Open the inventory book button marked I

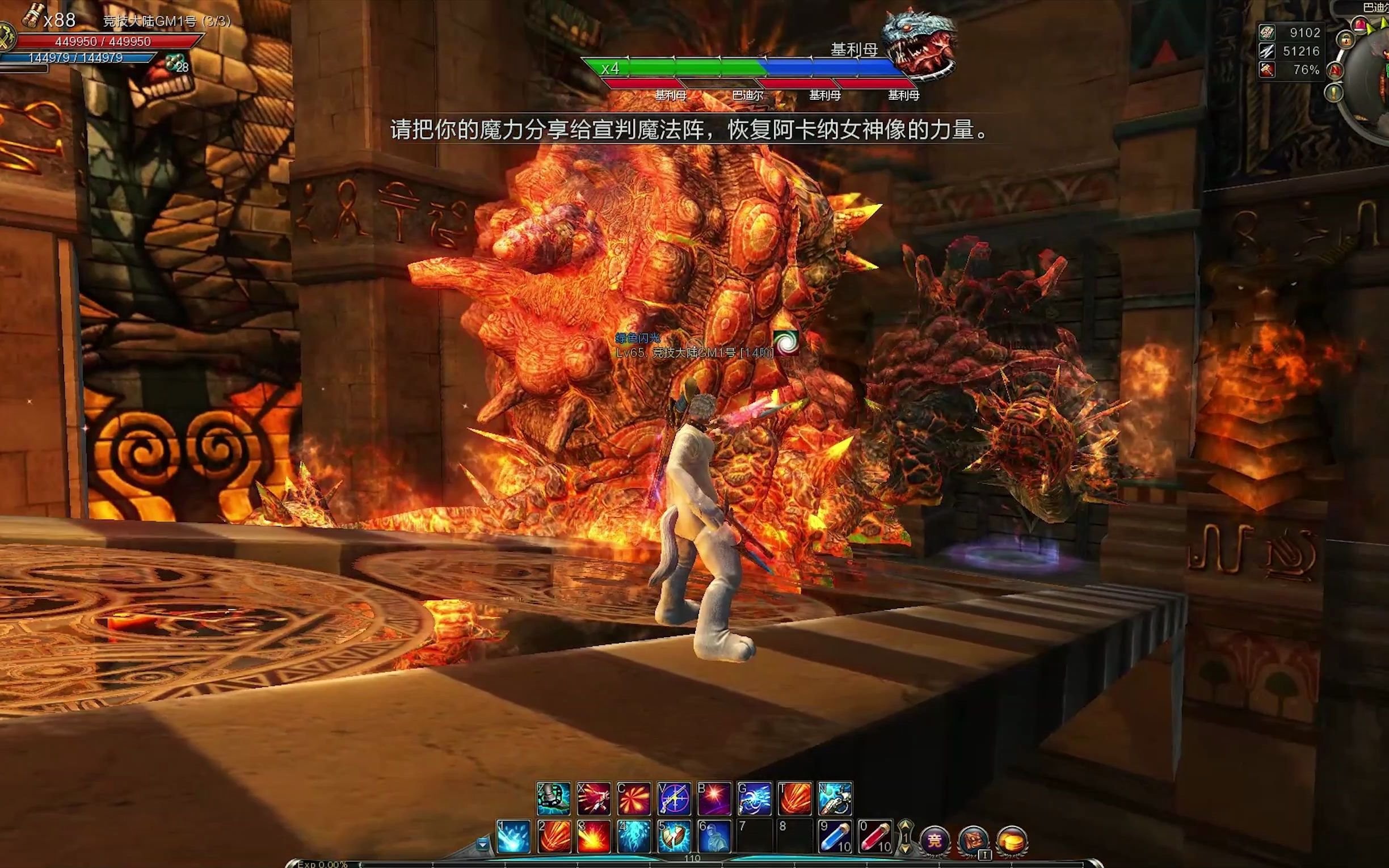974,841
